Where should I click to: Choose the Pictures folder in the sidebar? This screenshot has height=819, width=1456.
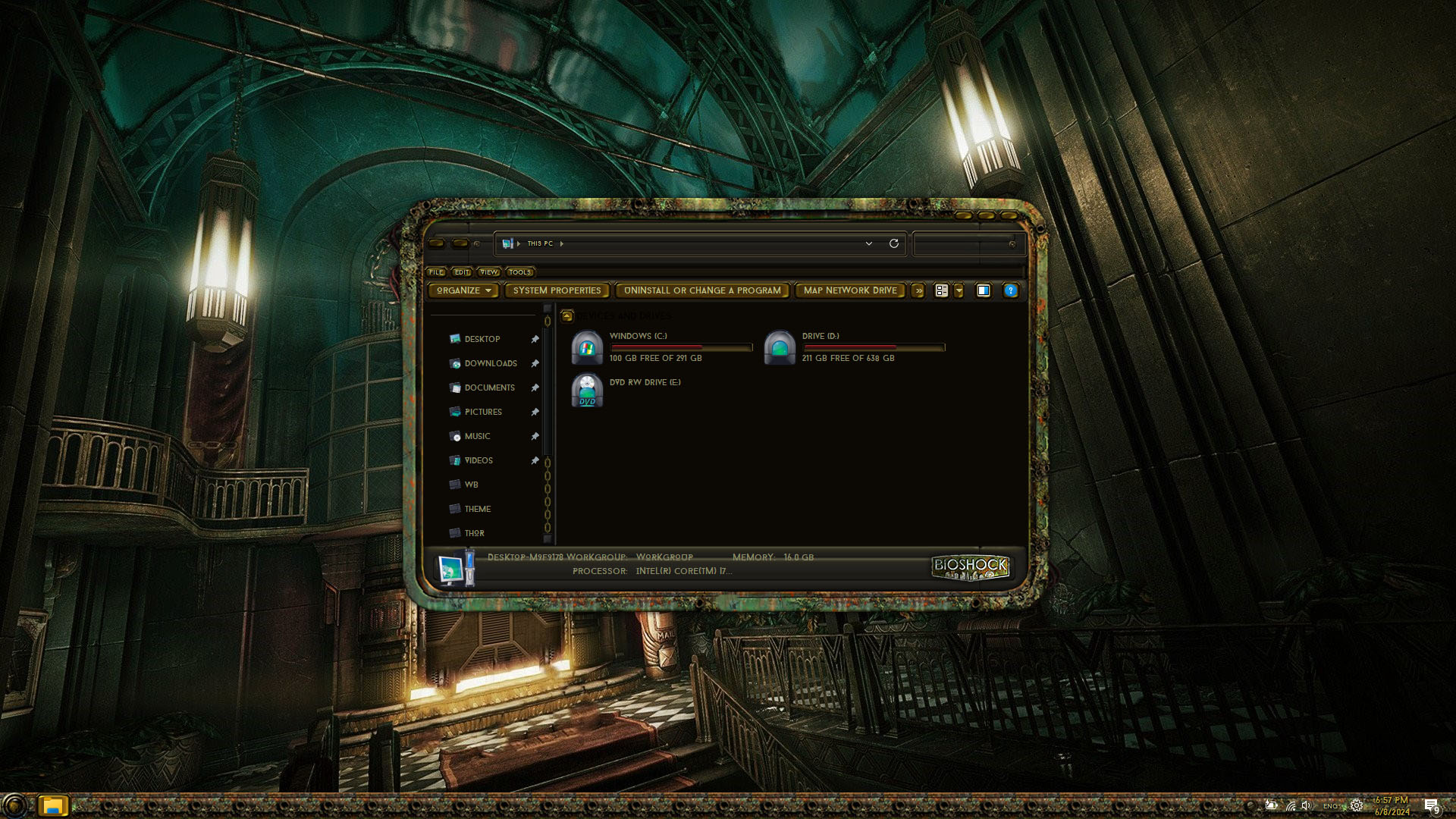(x=483, y=413)
